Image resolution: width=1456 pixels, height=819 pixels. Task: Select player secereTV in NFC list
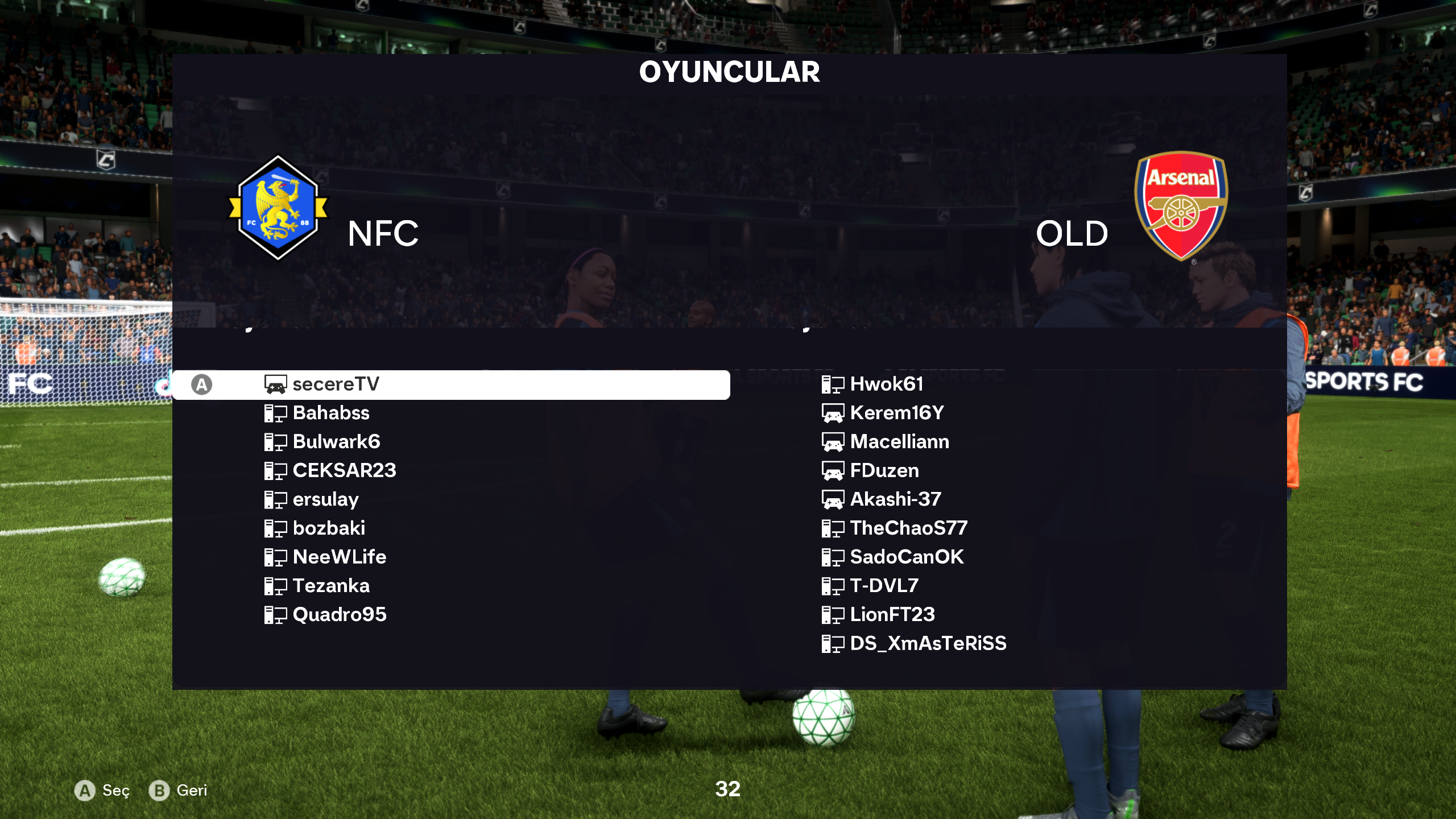(336, 384)
